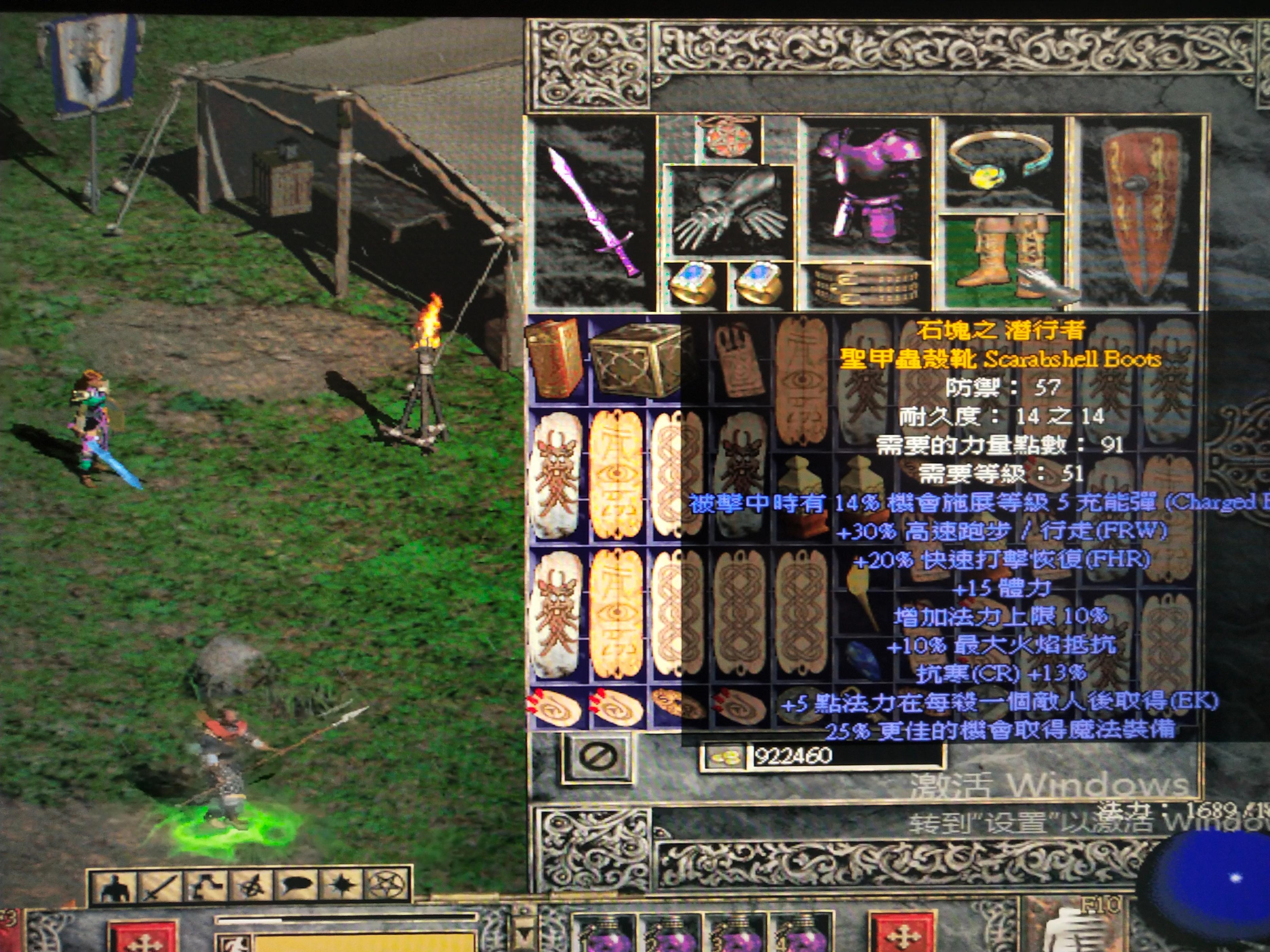The height and width of the screenshot is (952, 1270).
Task: Open the character sheet from the mini panel
Action: 114,887
